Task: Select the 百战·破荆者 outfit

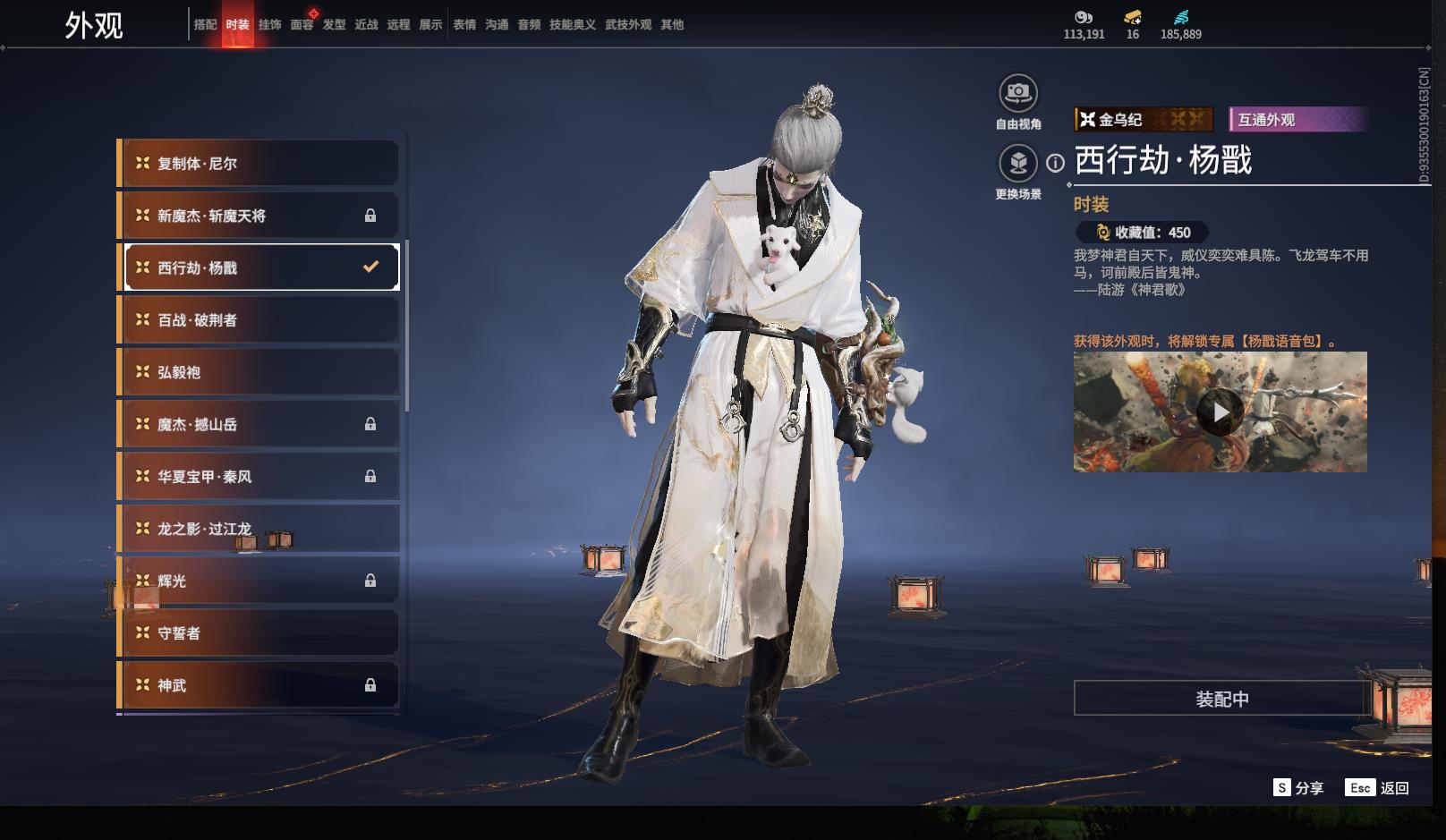Action: tap(259, 320)
